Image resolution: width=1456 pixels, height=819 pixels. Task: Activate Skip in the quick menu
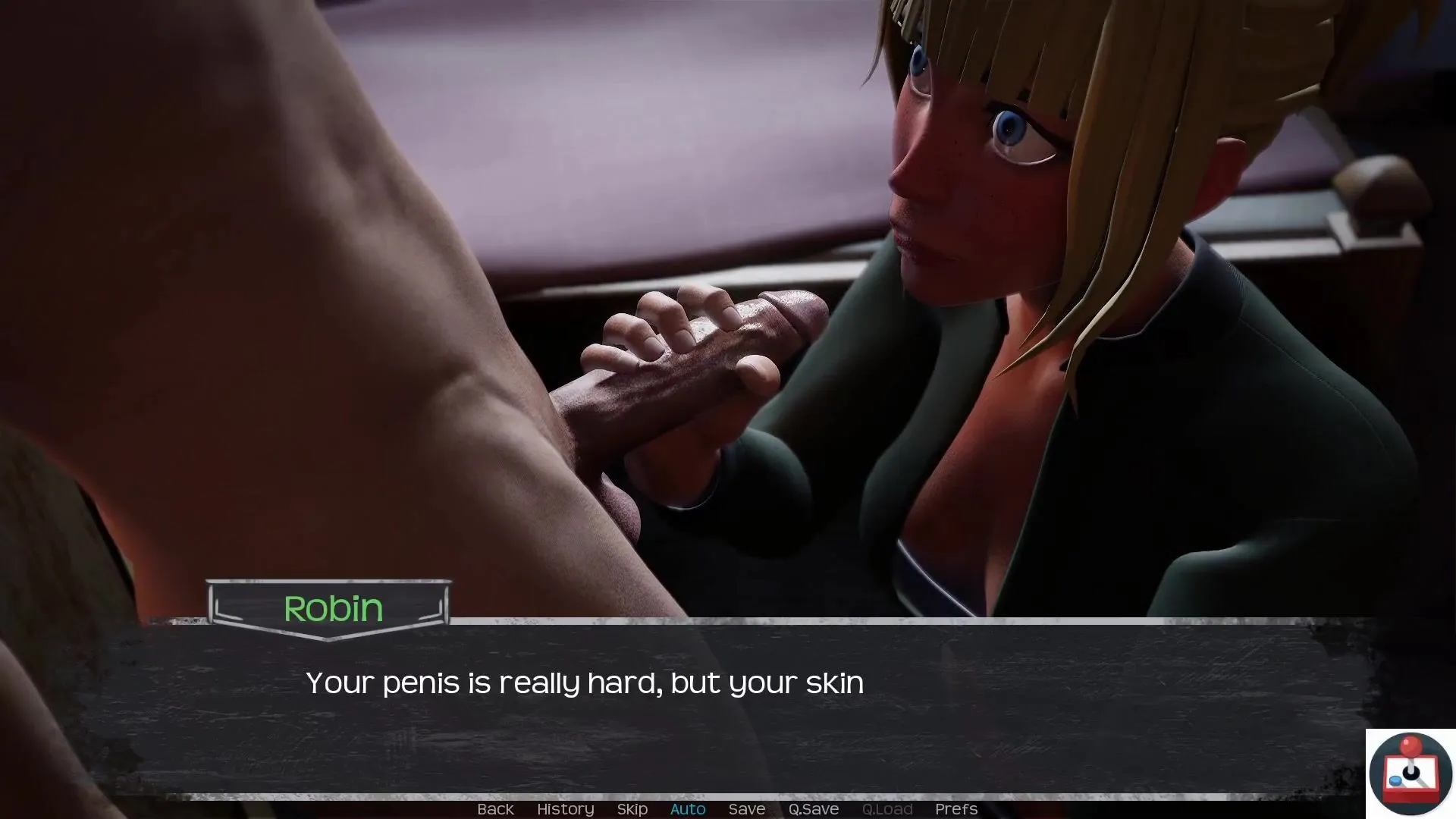pos(632,809)
